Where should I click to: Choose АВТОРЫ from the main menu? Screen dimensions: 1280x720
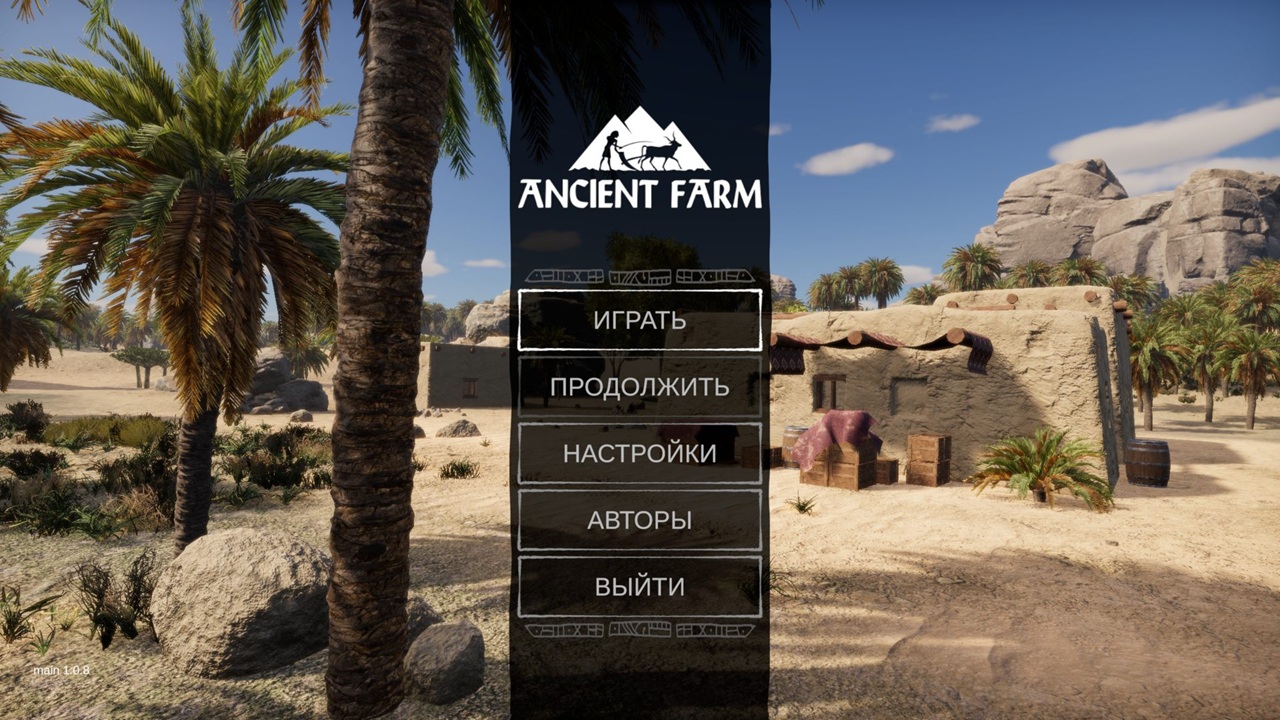click(x=640, y=520)
